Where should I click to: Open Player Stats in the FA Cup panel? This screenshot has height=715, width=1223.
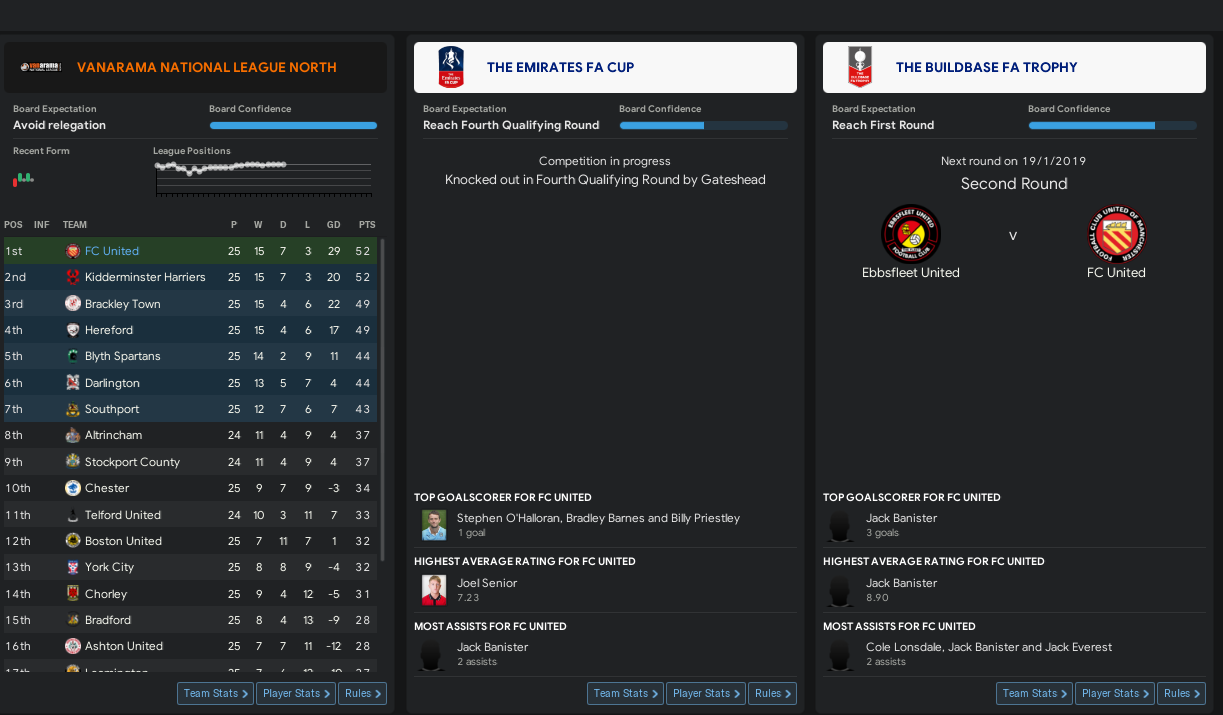click(707, 693)
